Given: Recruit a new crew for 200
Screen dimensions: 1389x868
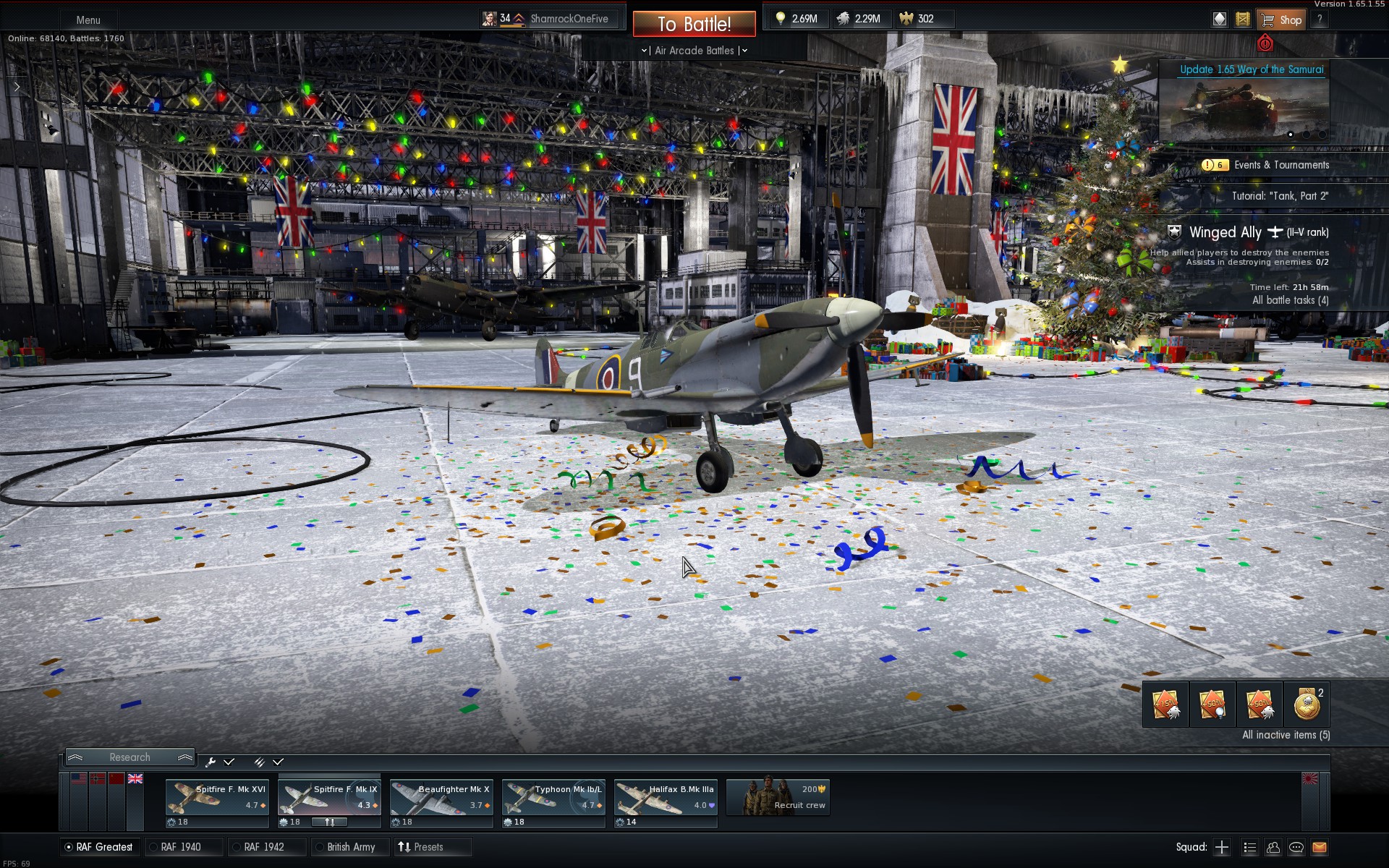Looking at the screenshot, I should pos(778,797).
